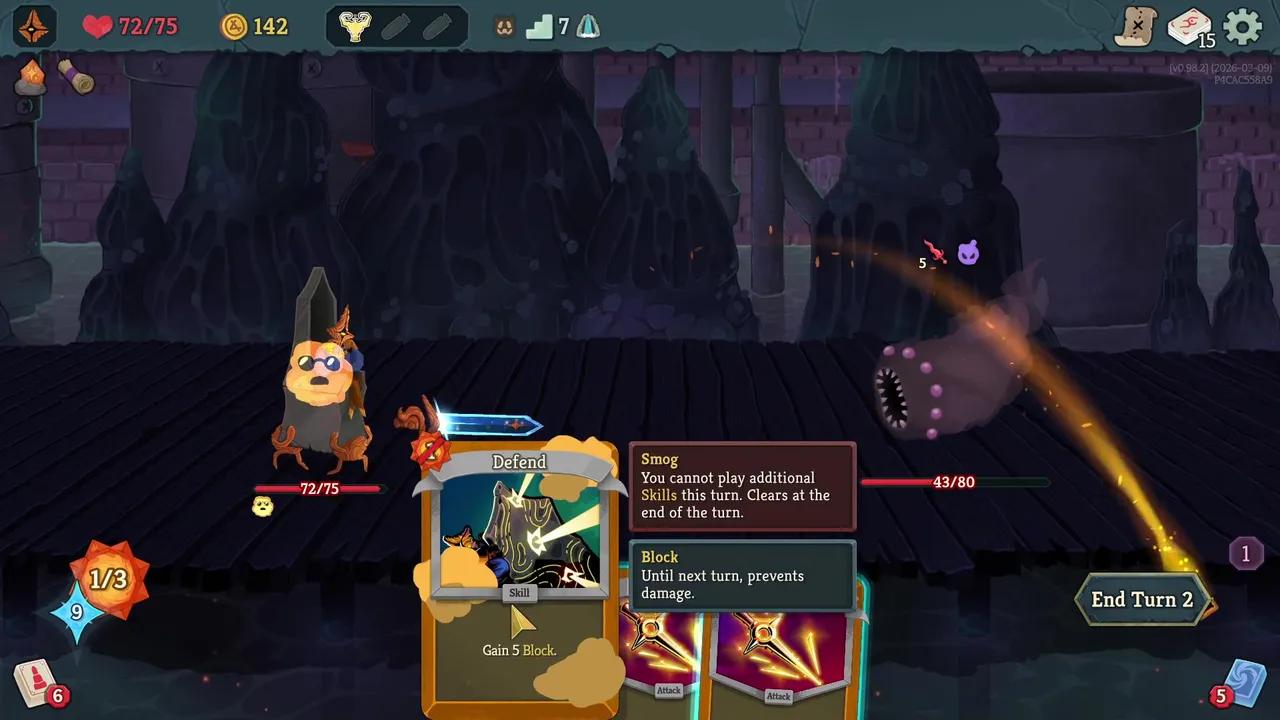Open the map parchment icon
This screenshot has width=1280, height=720.
(1136, 27)
